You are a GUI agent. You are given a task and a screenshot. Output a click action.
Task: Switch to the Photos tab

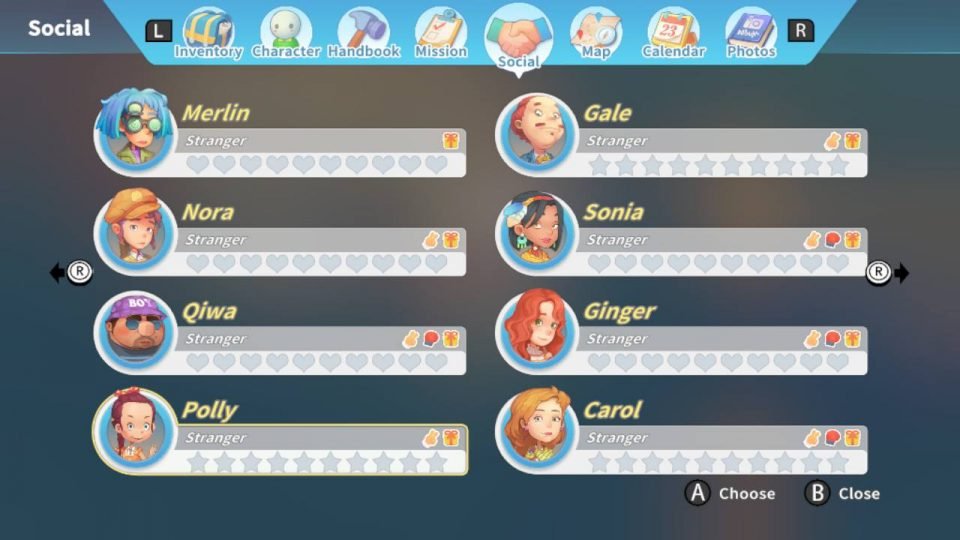click(750, 34)
